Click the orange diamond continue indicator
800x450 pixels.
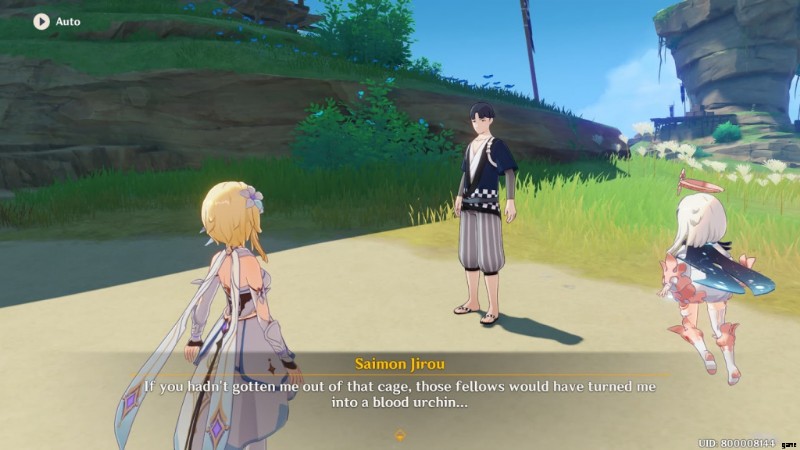tap(400, 435)
